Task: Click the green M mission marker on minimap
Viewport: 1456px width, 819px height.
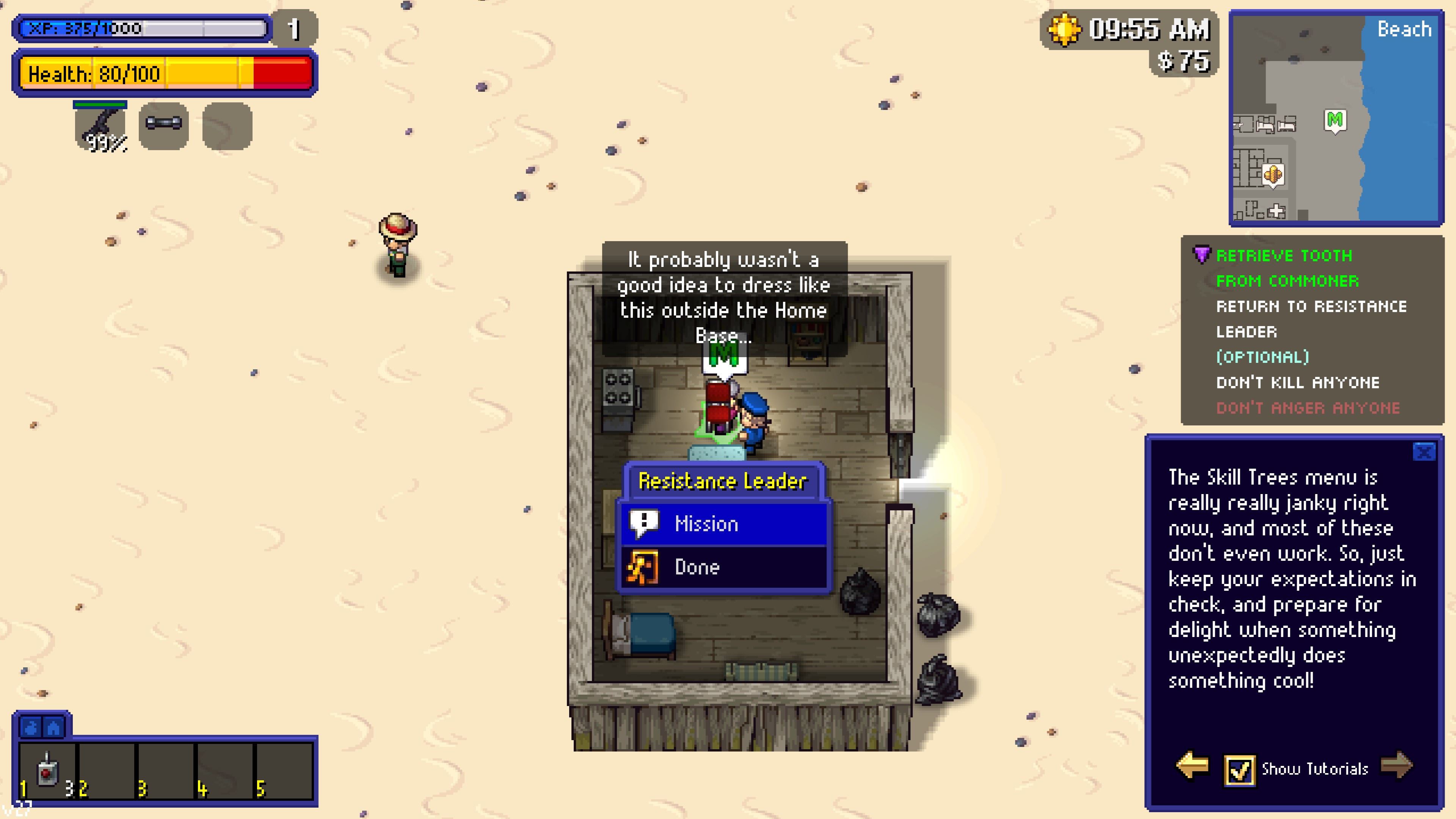Action: pos(1335,121)
